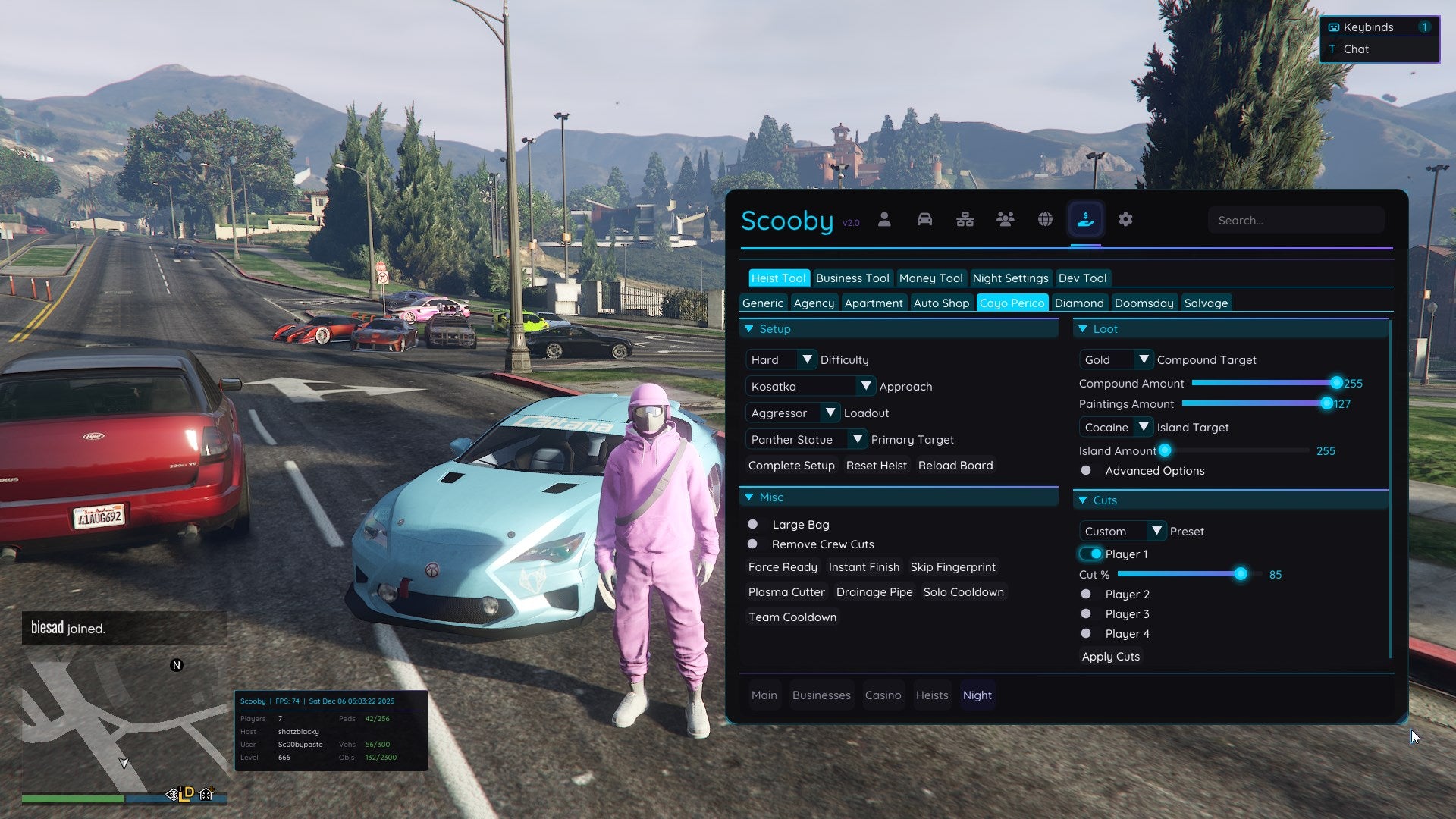Open the world/teleport globe icon
This screenshot has height=819, width=1456.
[x=1045, y=219]
